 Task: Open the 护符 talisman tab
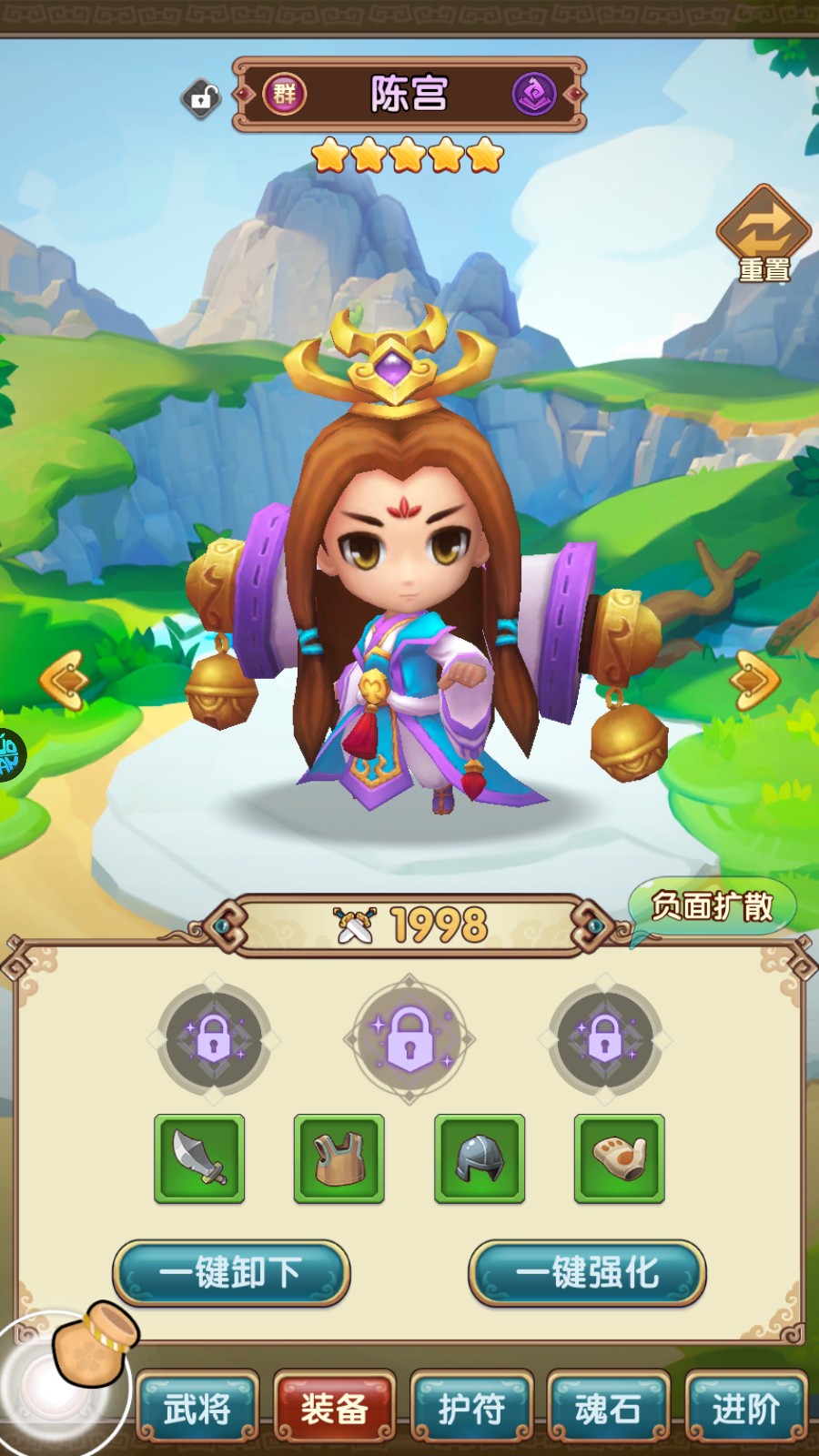(471, 1409)
